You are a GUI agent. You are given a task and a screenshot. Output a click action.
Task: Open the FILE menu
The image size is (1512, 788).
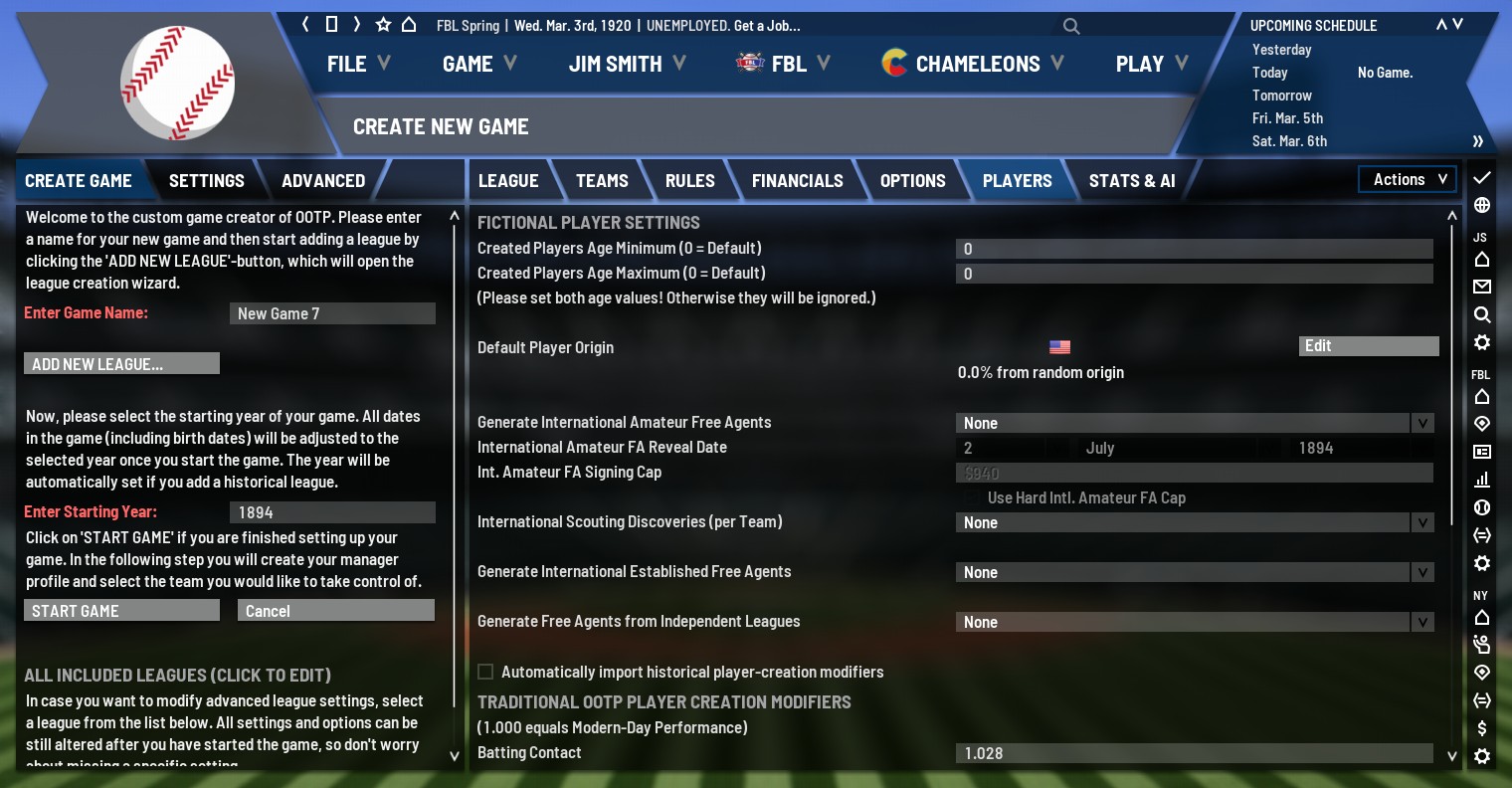coord(358,64)
